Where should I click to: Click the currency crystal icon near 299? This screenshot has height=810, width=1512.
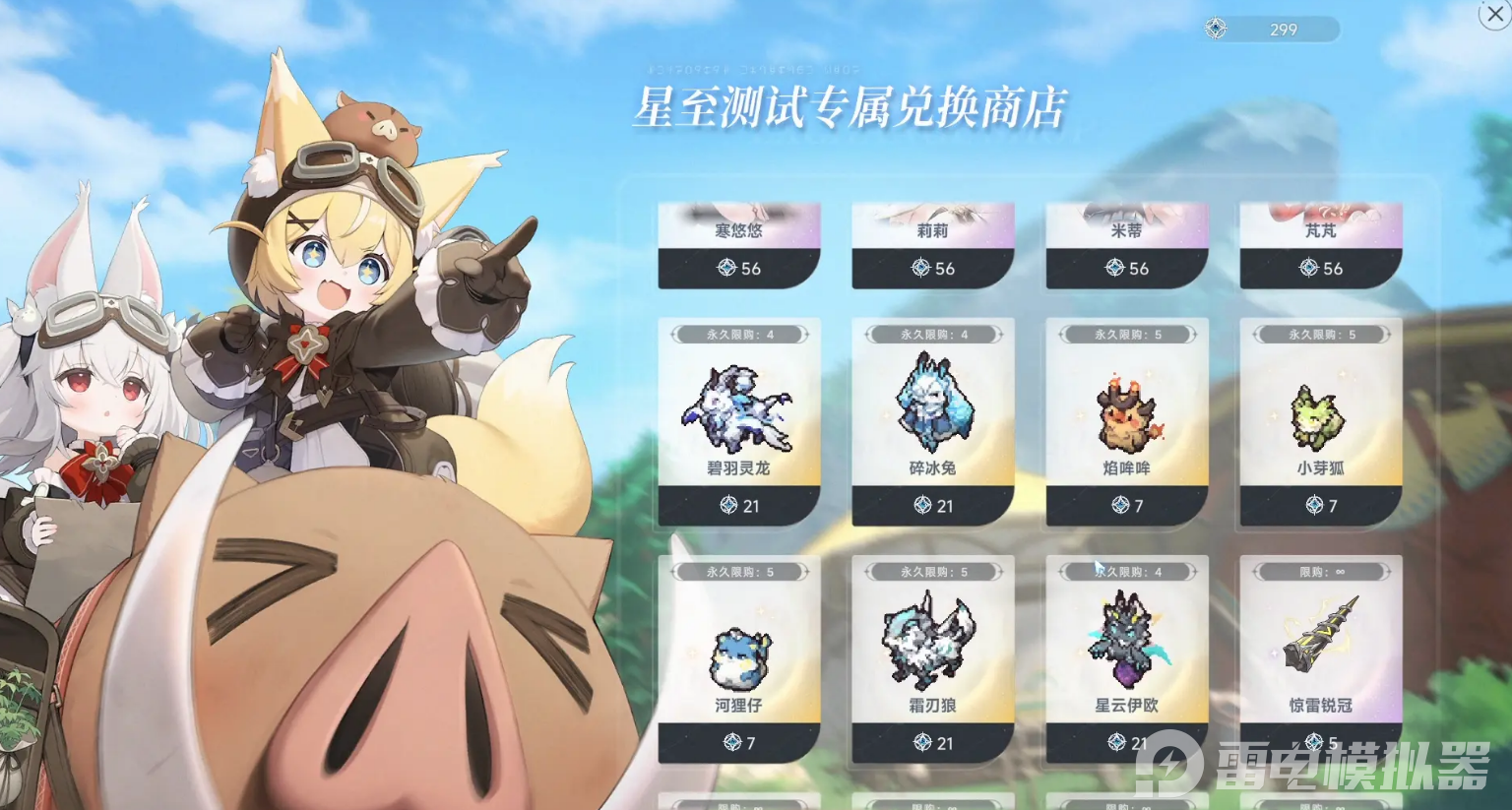coord(1215,29)
